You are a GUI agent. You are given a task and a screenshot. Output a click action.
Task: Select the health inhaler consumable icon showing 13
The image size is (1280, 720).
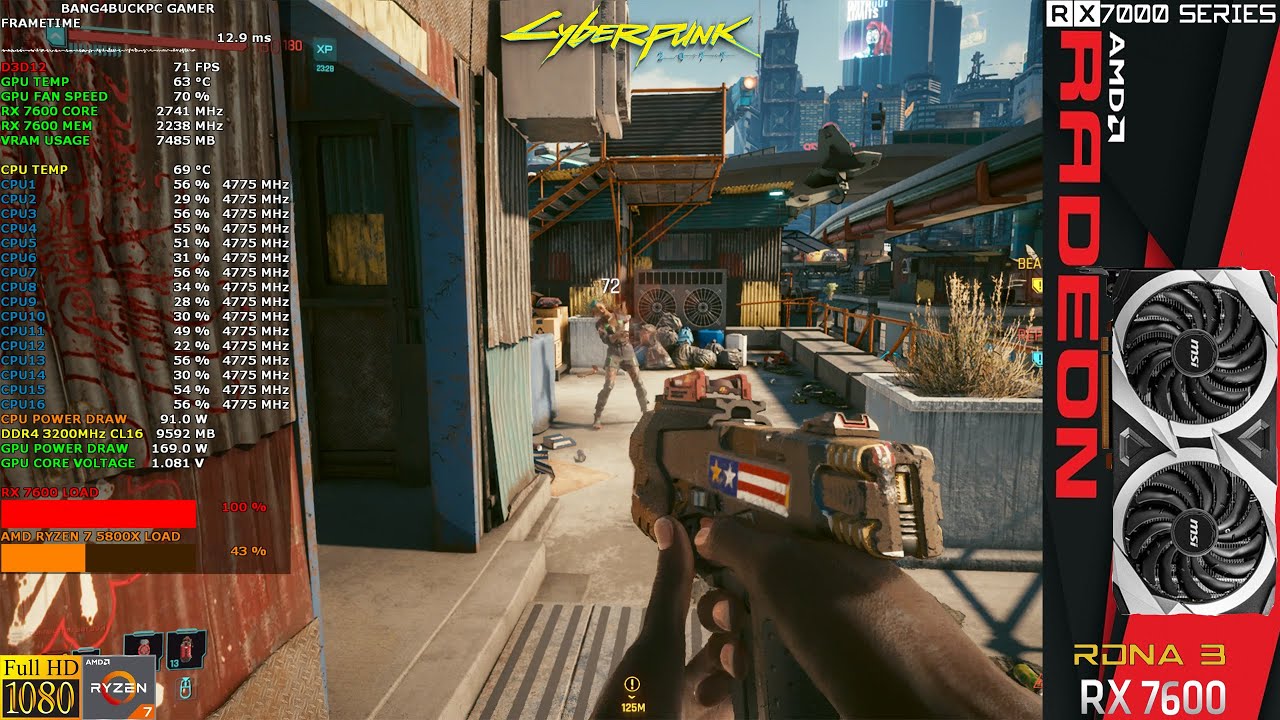[188, 650]
